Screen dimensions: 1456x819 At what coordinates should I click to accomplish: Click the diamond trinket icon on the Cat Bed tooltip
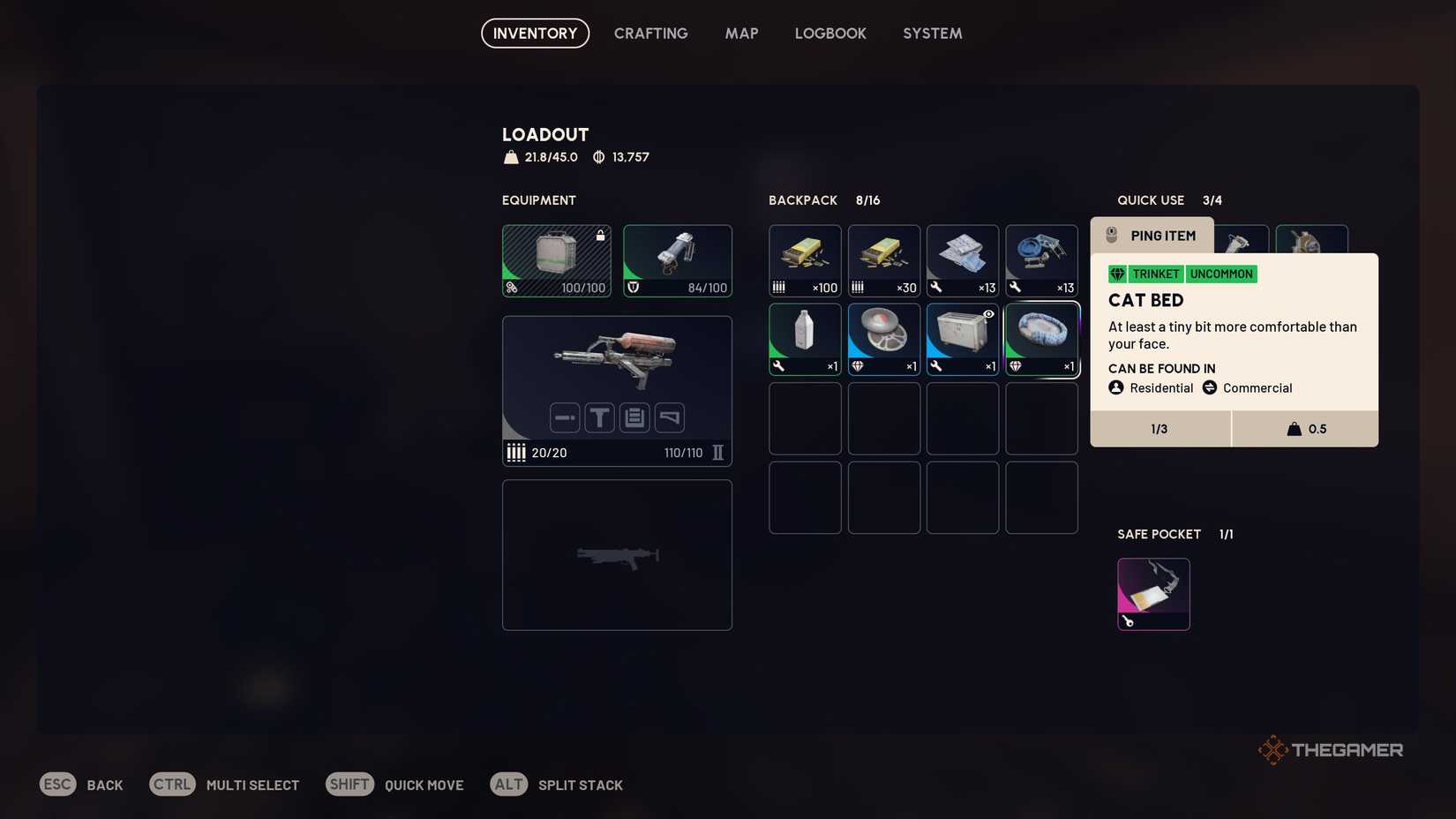click(x=1117, y=274)
